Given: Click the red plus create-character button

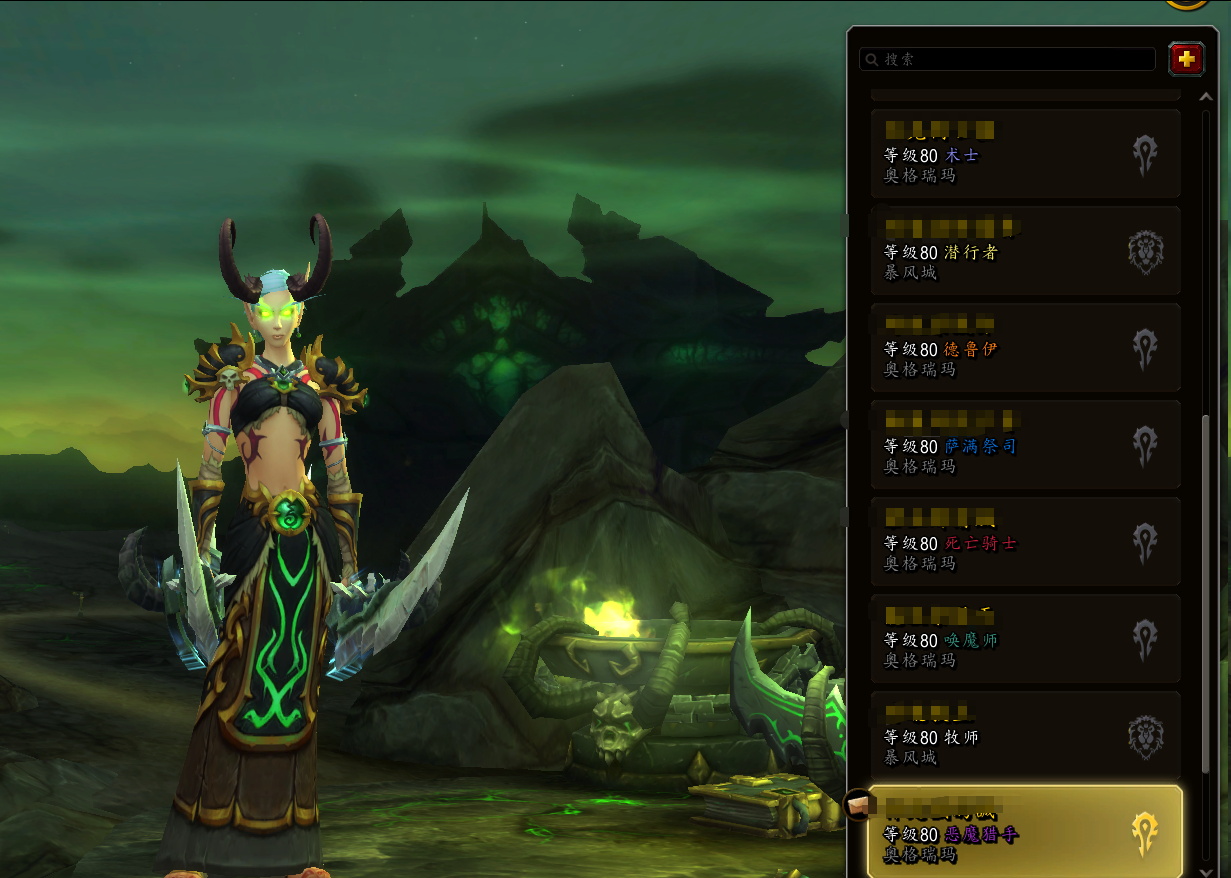Looking at the screenshot, I should (x=1186, y=60).
